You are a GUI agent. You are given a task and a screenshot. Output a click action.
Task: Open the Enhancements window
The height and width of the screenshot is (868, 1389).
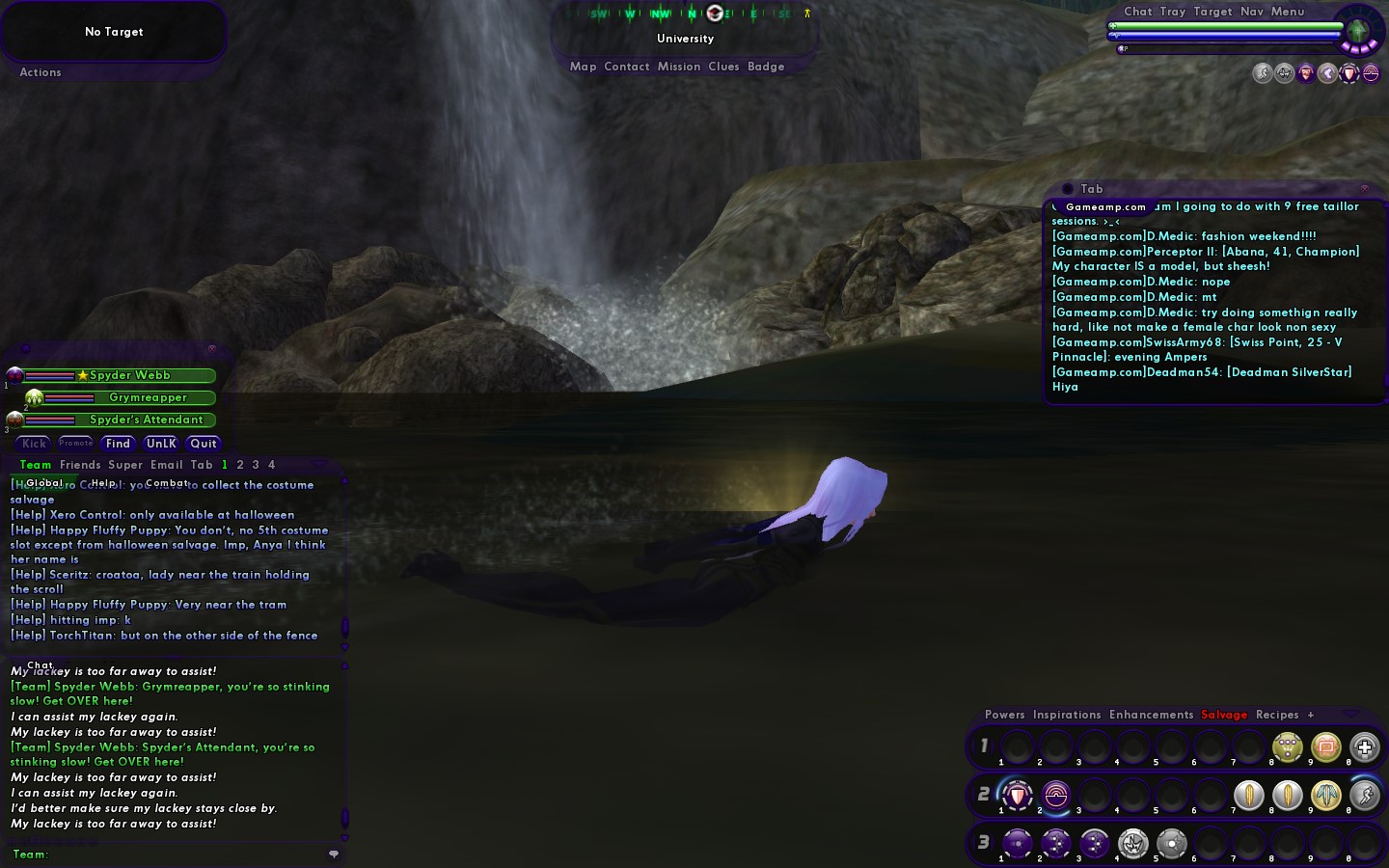[x=1151, y=715]
